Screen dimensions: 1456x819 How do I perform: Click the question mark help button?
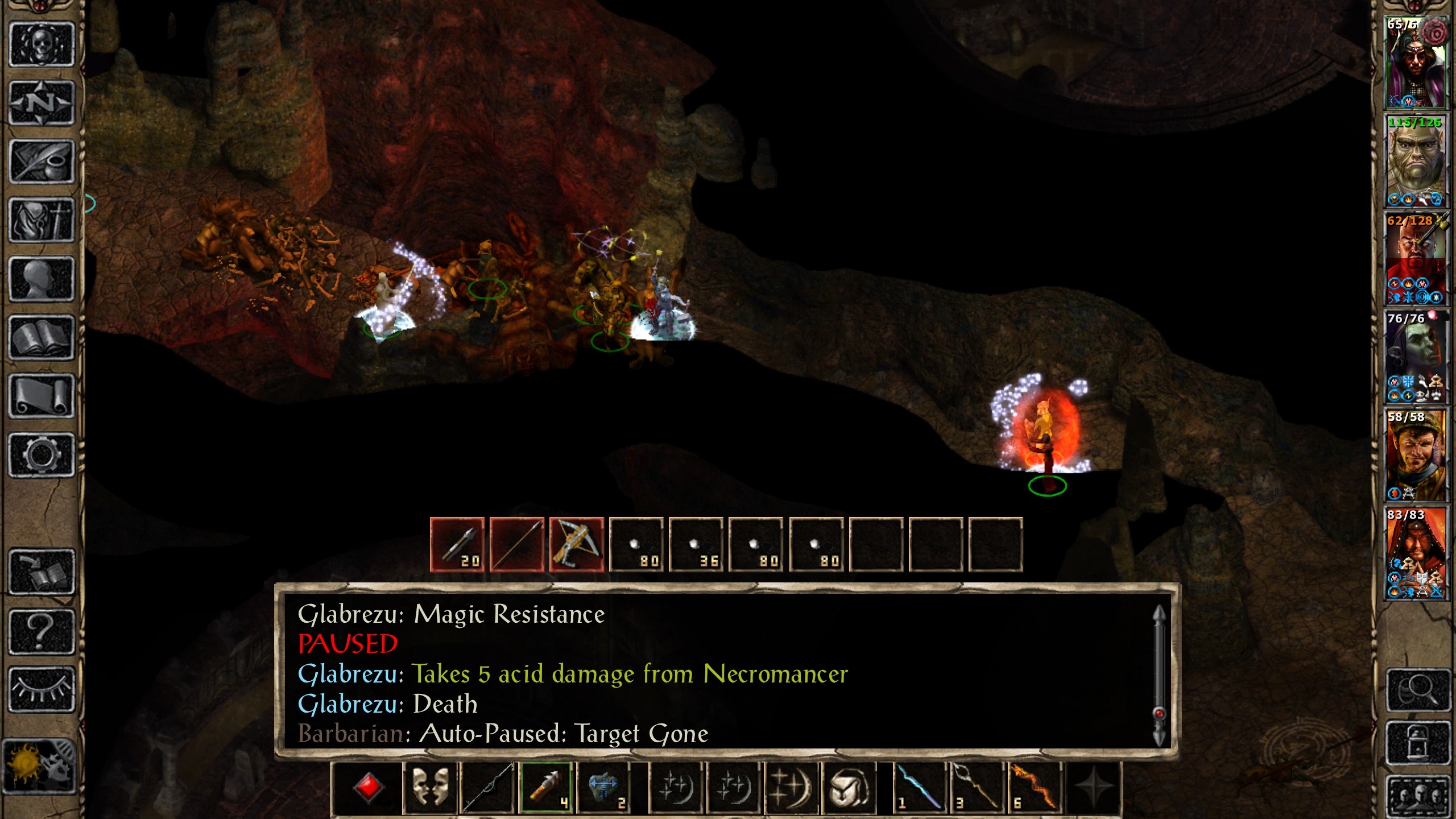pos(42,631)
